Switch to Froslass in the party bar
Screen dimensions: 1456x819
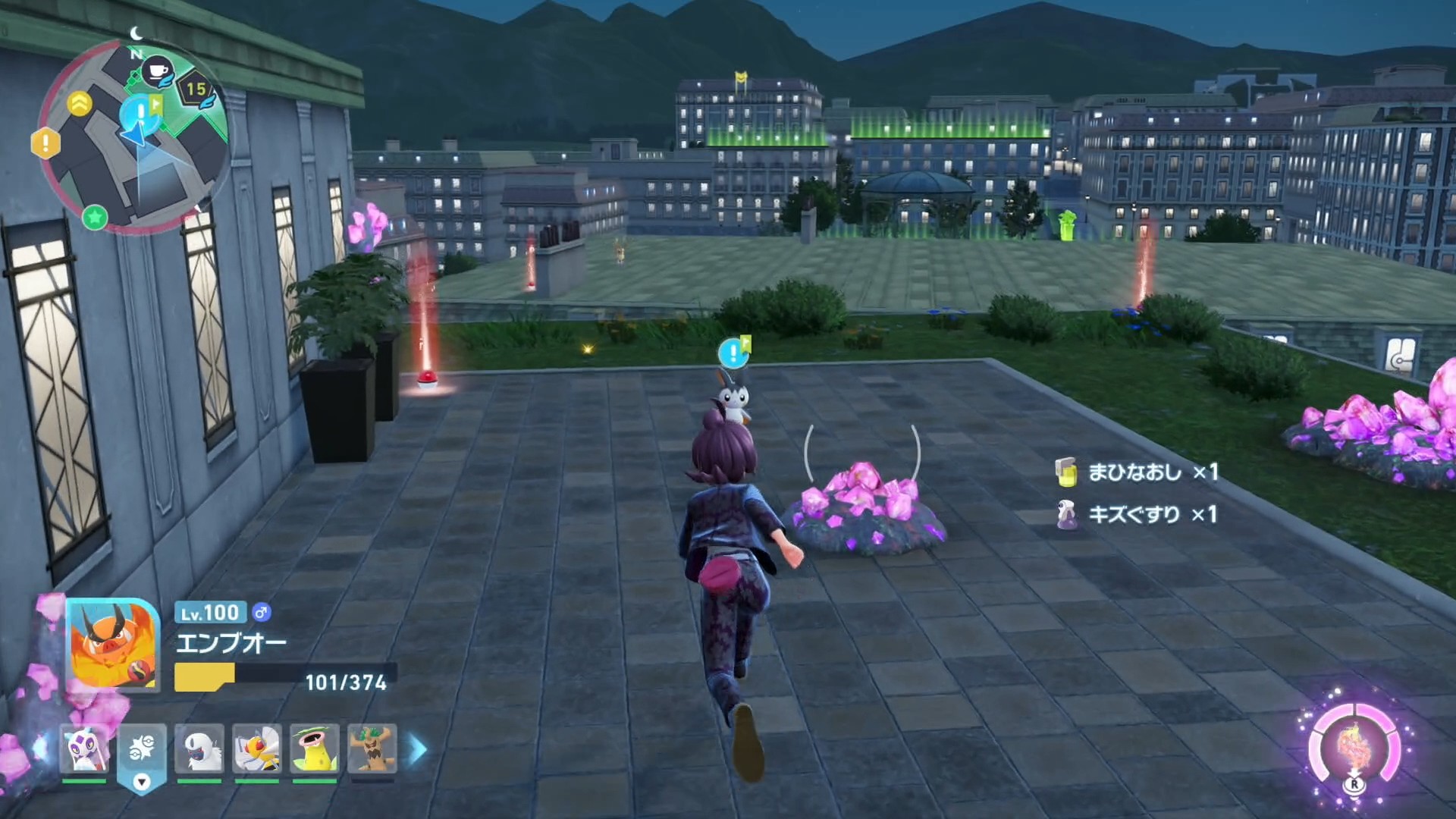point(84,749)
